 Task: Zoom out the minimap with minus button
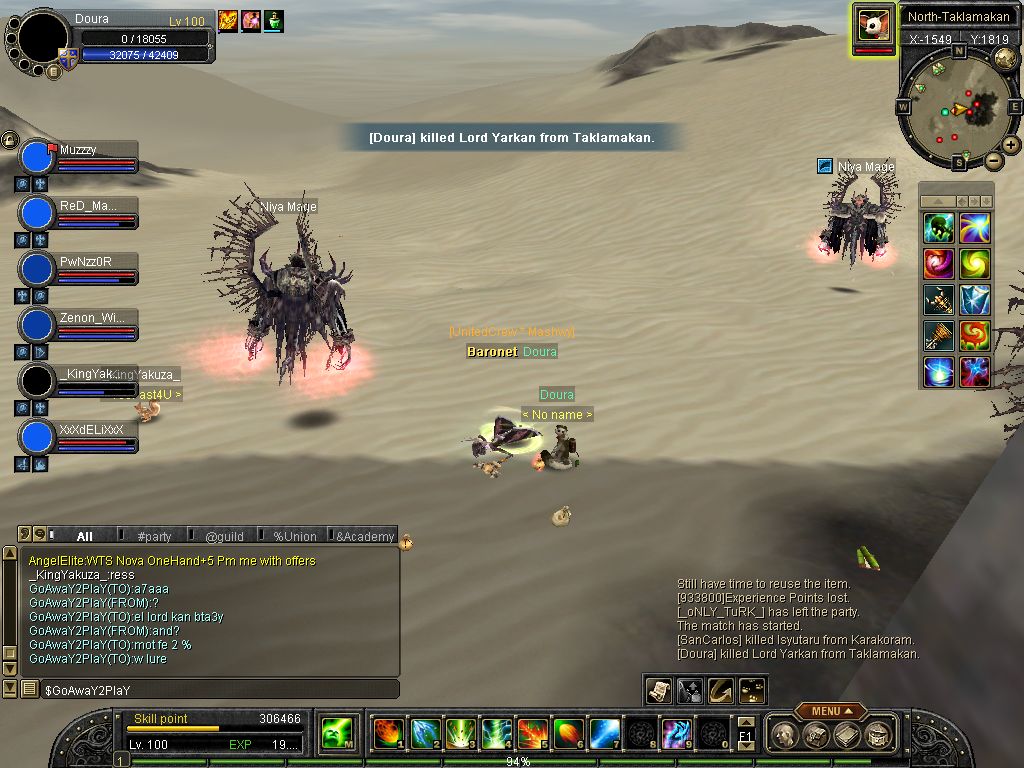993,160
